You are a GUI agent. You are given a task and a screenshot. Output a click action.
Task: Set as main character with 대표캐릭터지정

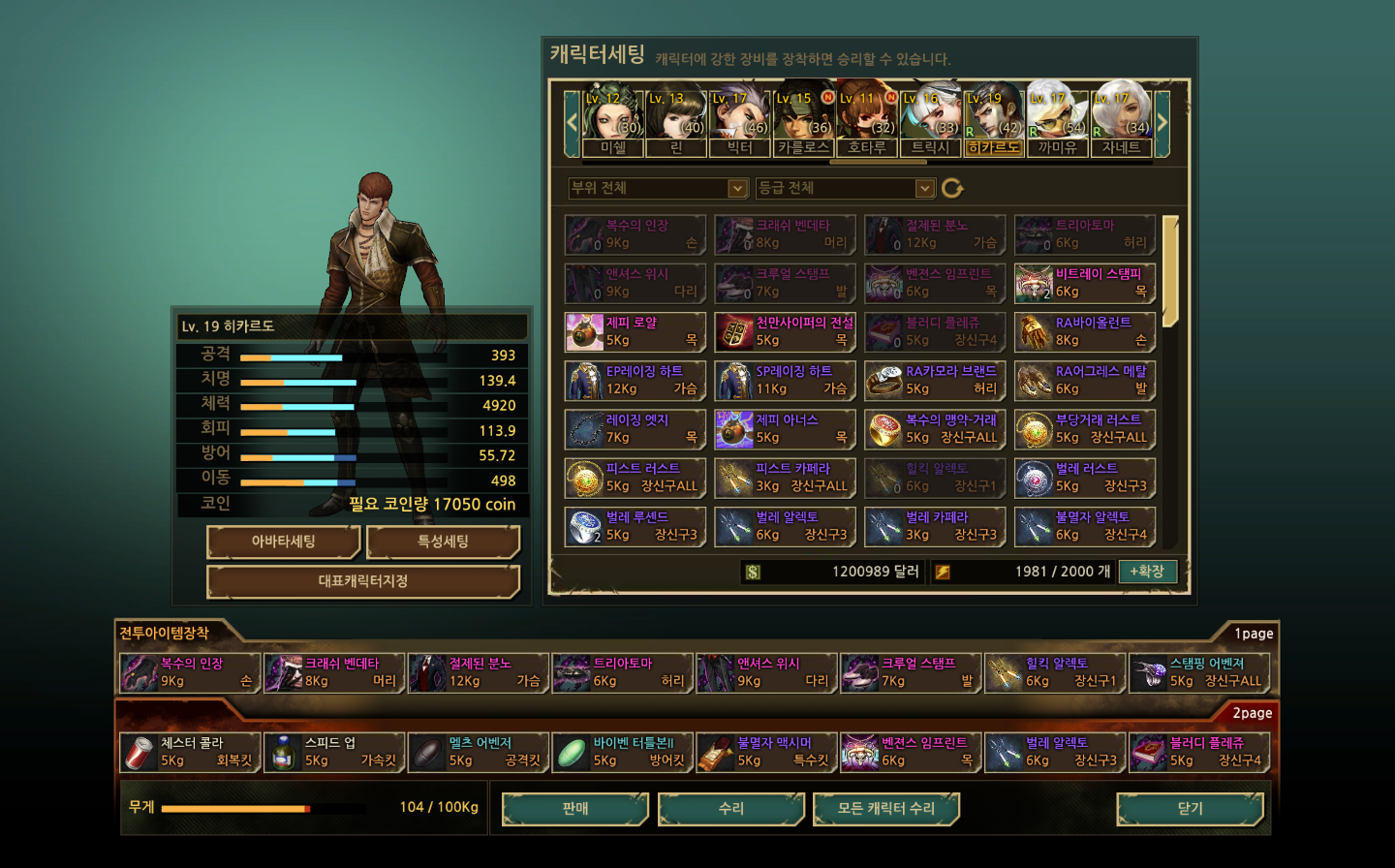click(x=363, y=581)
